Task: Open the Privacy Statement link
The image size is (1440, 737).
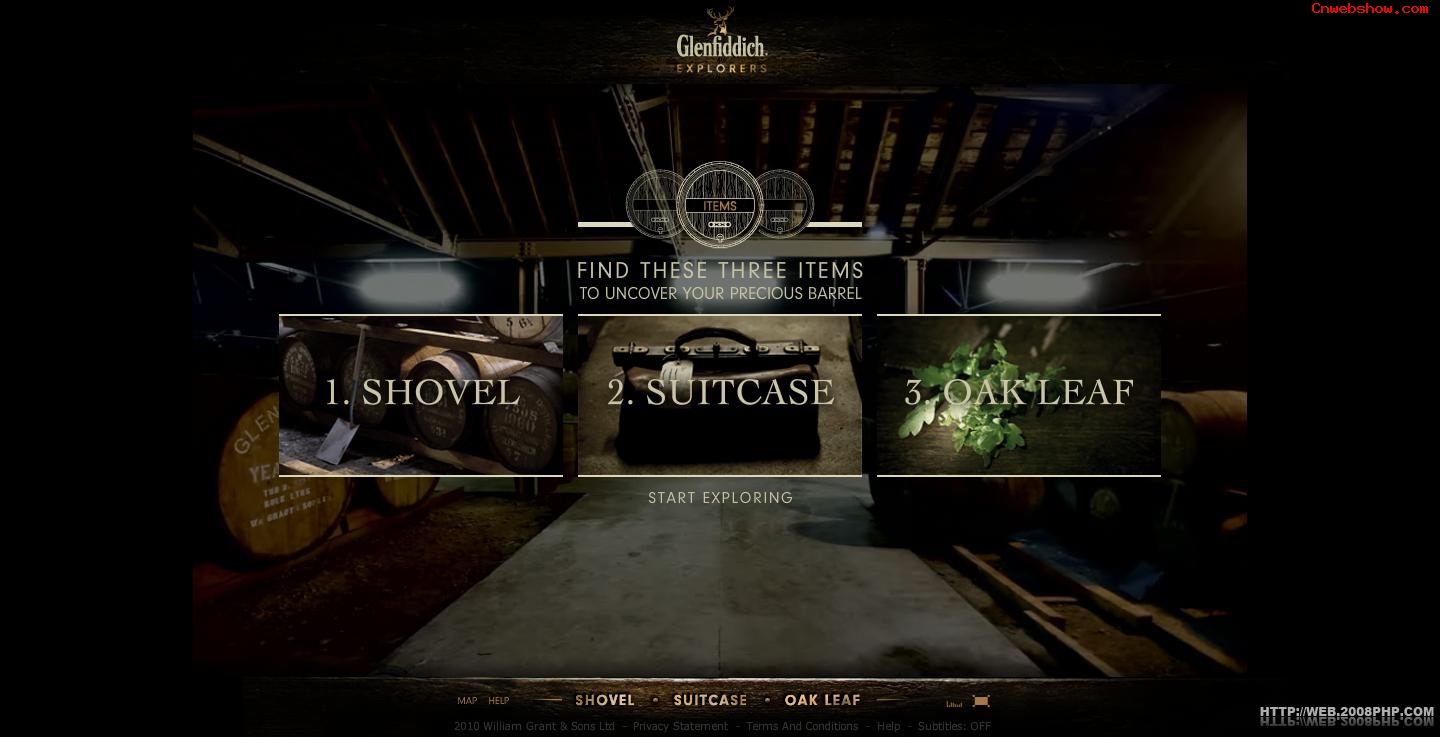Action: coord(681,726)
